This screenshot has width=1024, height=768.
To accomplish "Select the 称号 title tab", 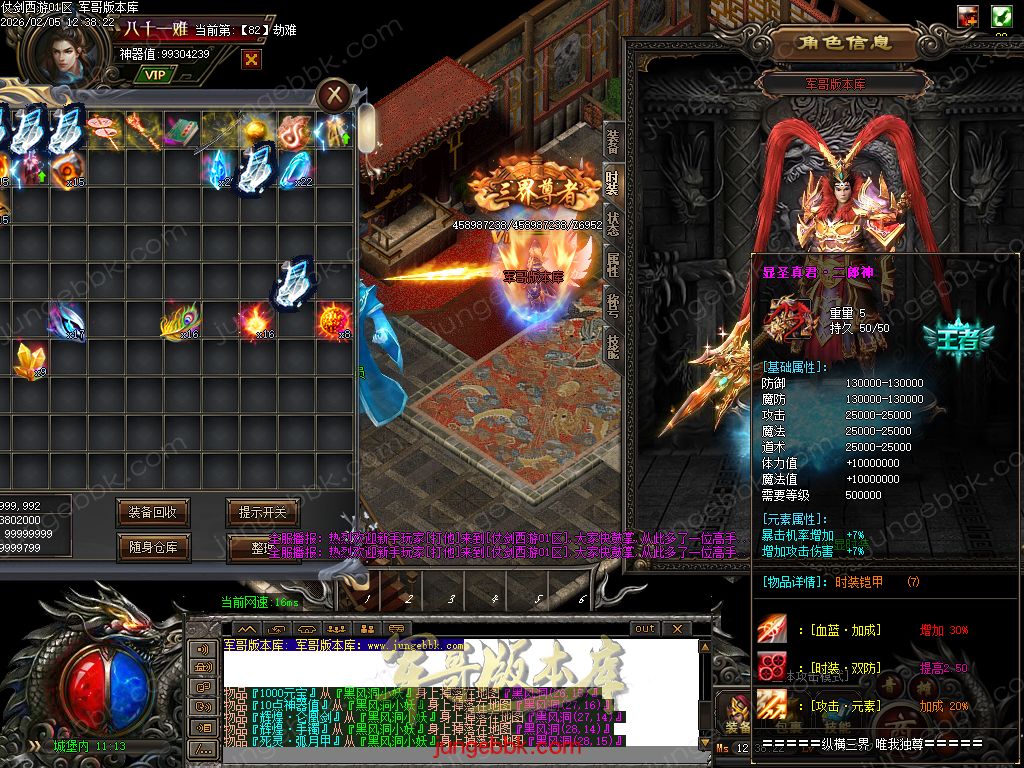I will (x=612, y=305).
